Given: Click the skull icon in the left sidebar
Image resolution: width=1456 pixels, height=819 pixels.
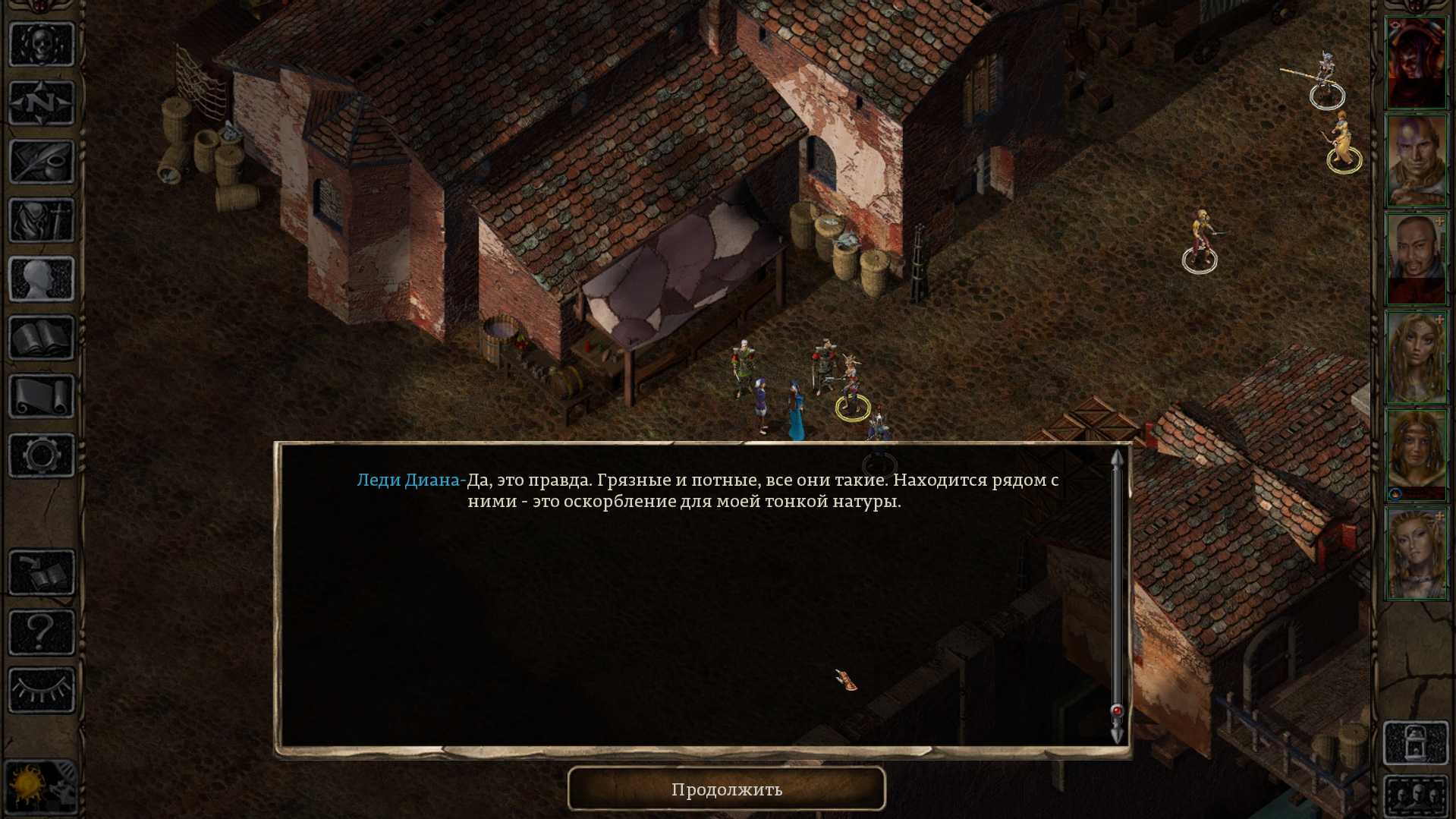Looking at the screenshot, I should point(42,44).
